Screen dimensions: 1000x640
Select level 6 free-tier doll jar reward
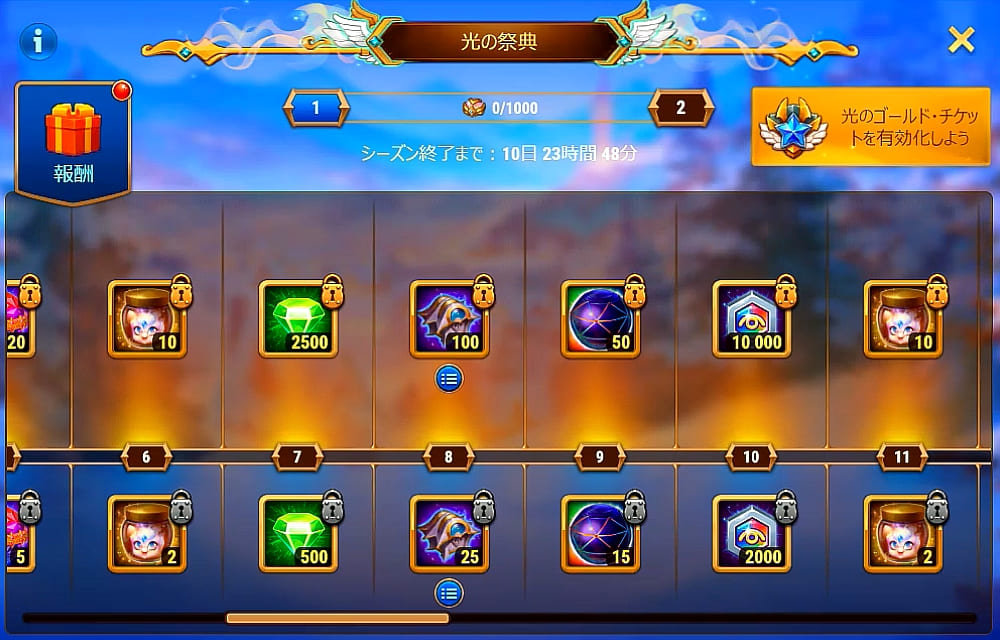click(x=146, y=534)
